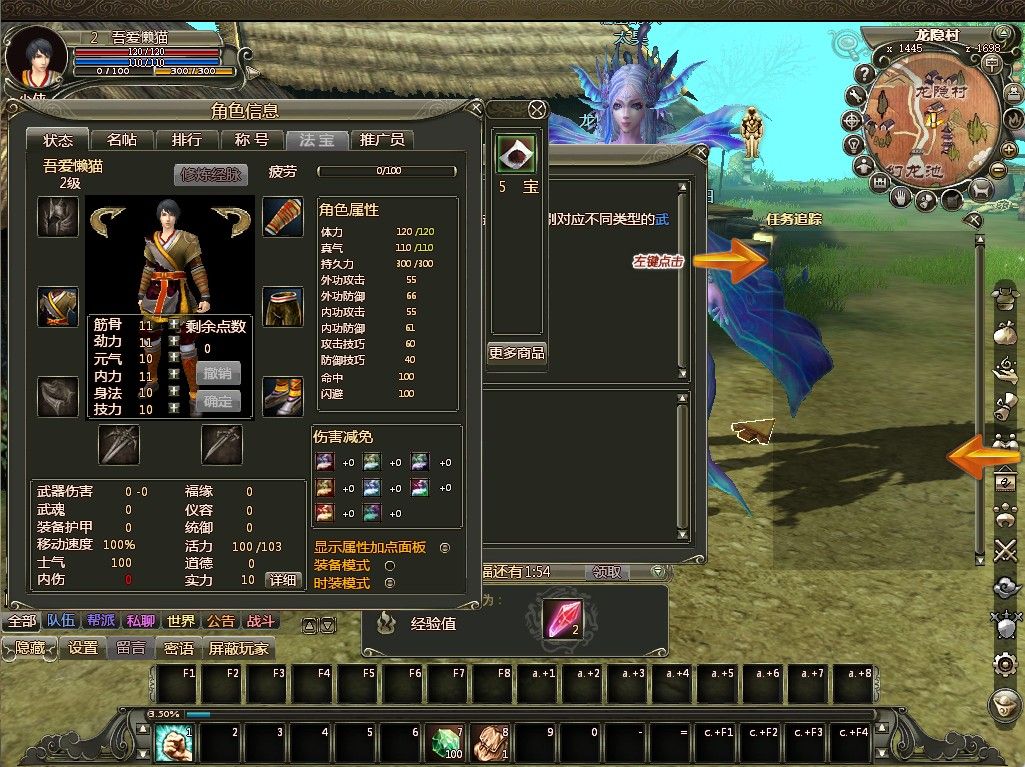
Task: Select the 装备模式 equipment mode option
Action: (390, 565)
